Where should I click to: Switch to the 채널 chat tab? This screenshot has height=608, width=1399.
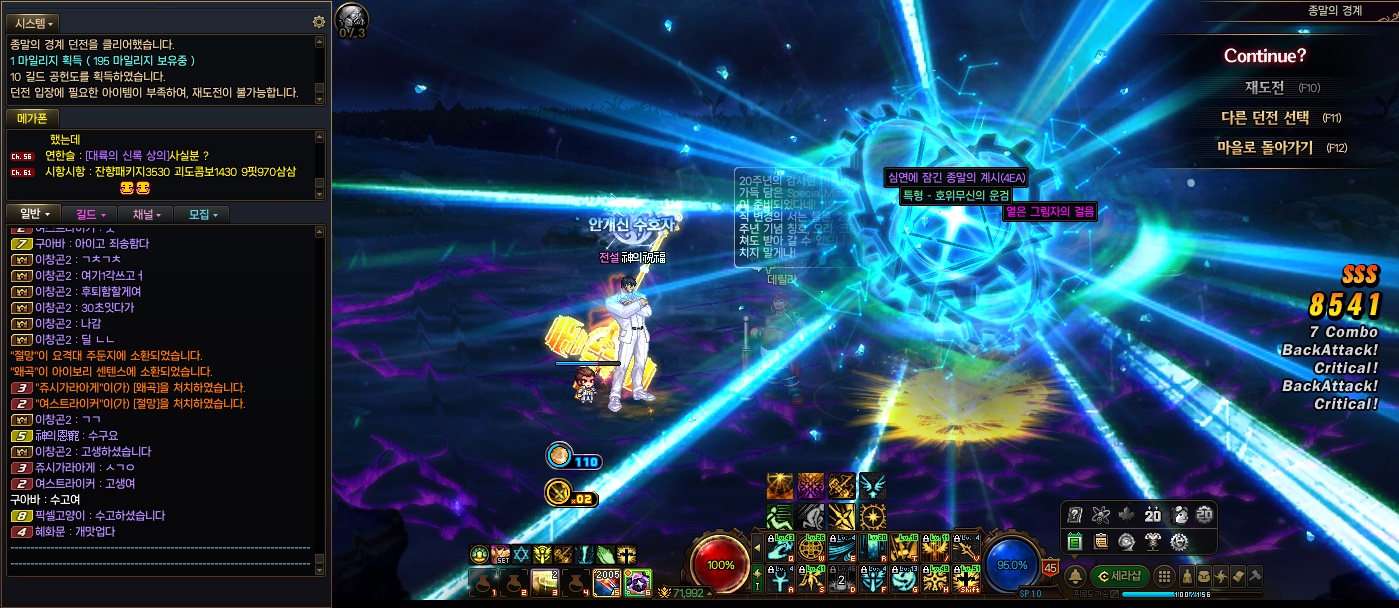(x=146, y=214)
